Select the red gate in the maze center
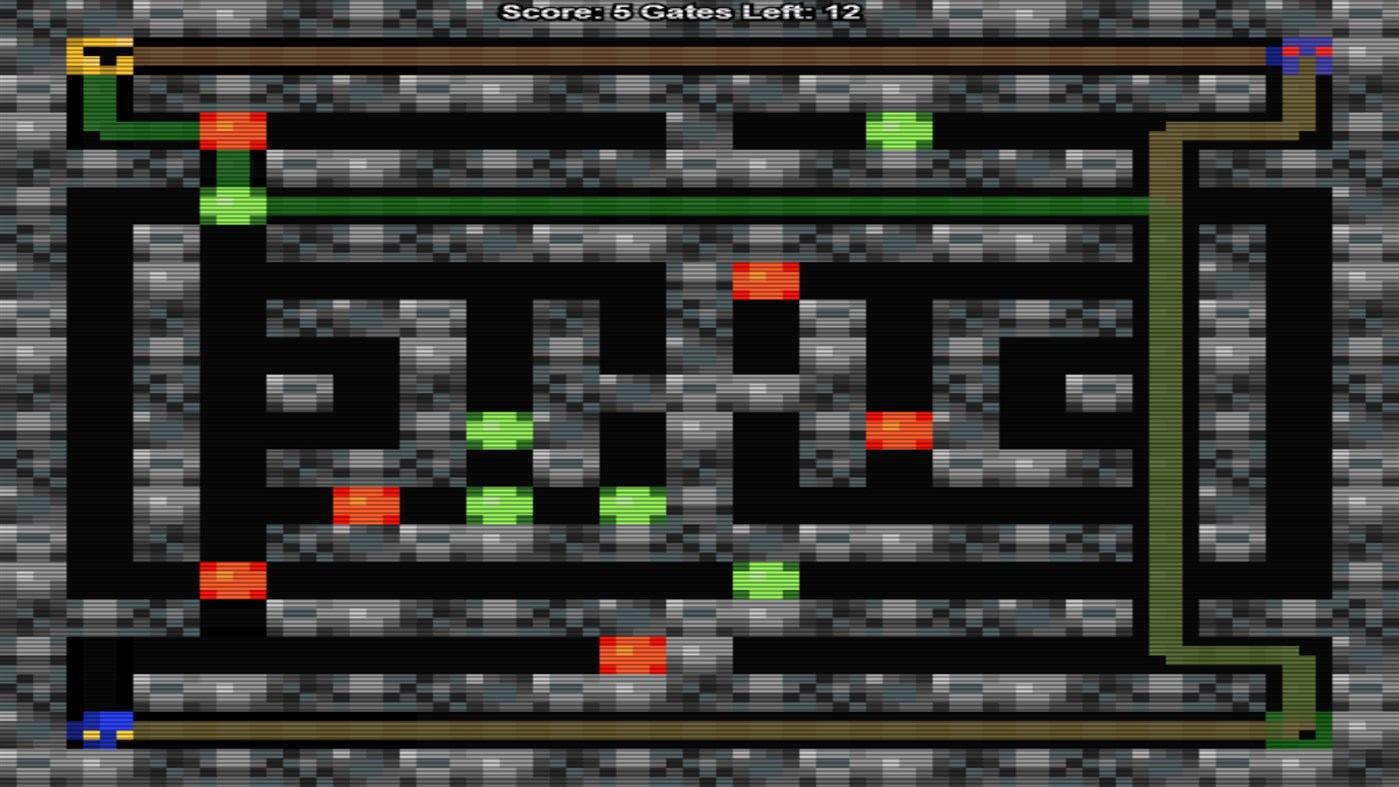The image size is (1399, 787). (x=767, y=282)
